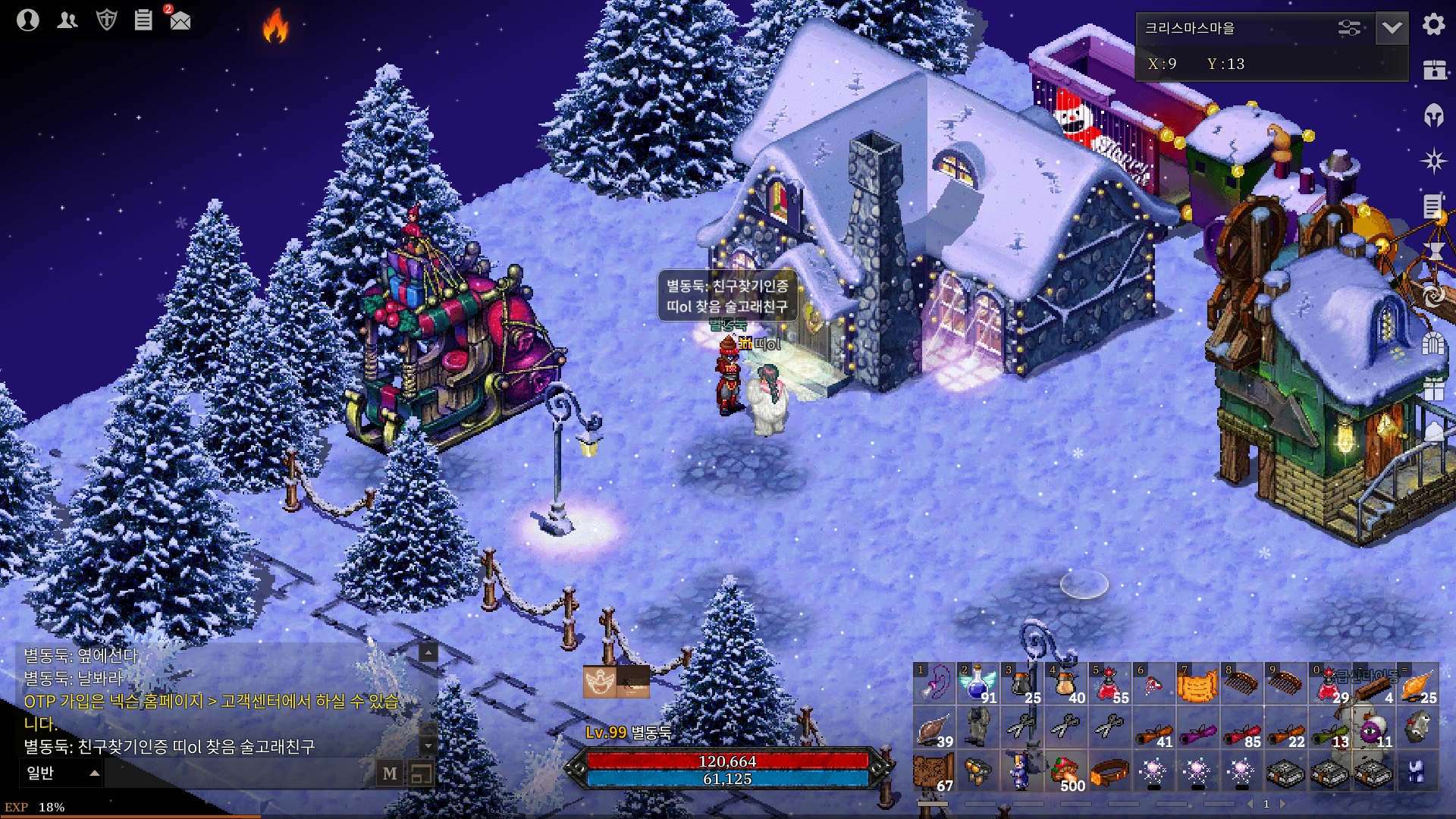Use the orange scroll in slot 7
This screenshot has width=1456, height=819.
(1197, 684)
